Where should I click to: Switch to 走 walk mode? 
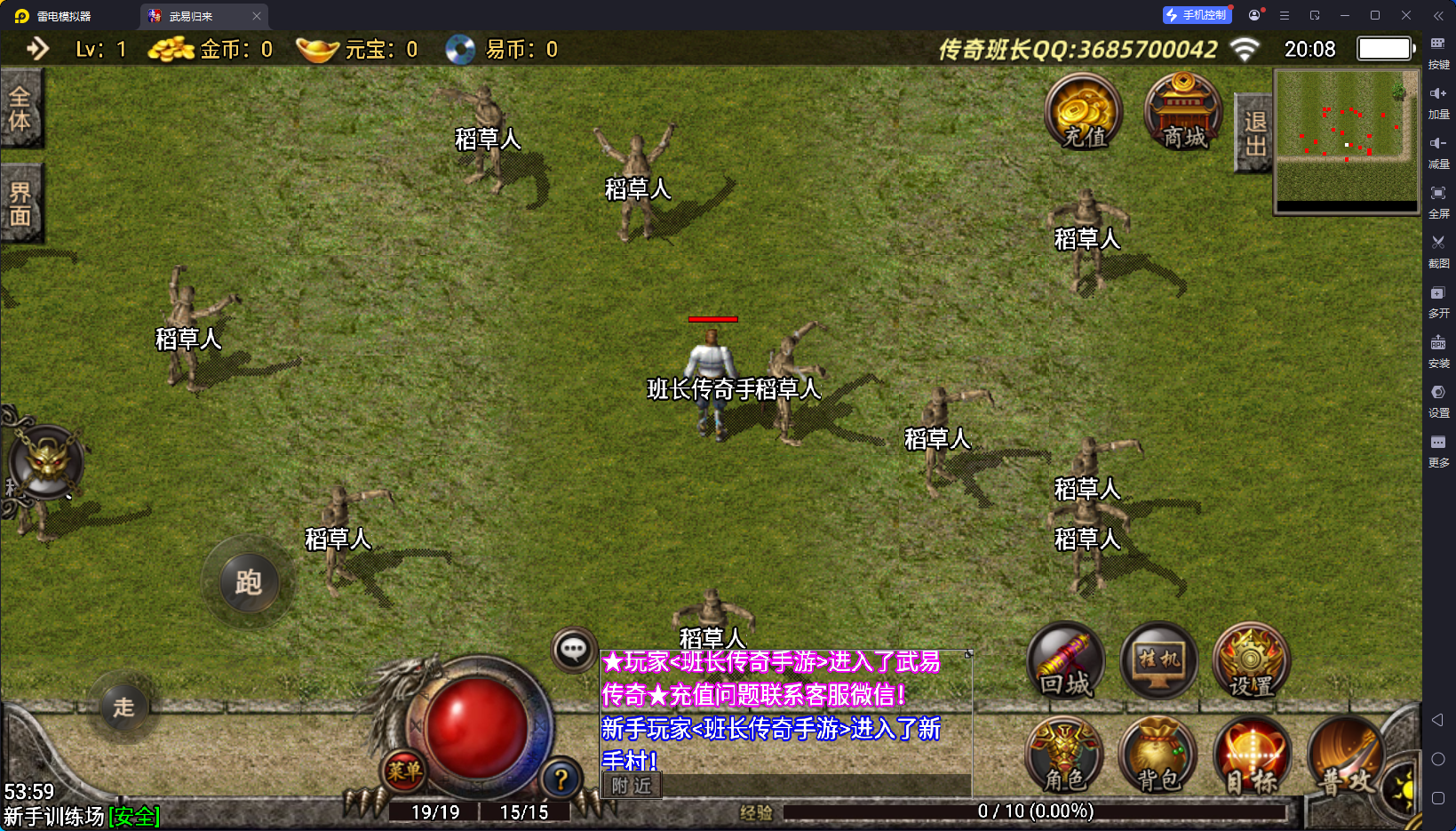tap(123, 707)
